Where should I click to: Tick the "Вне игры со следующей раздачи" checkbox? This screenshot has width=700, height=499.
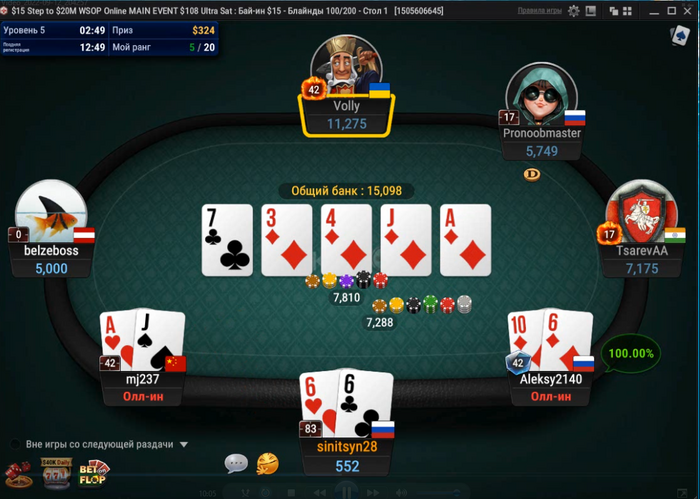15,444
